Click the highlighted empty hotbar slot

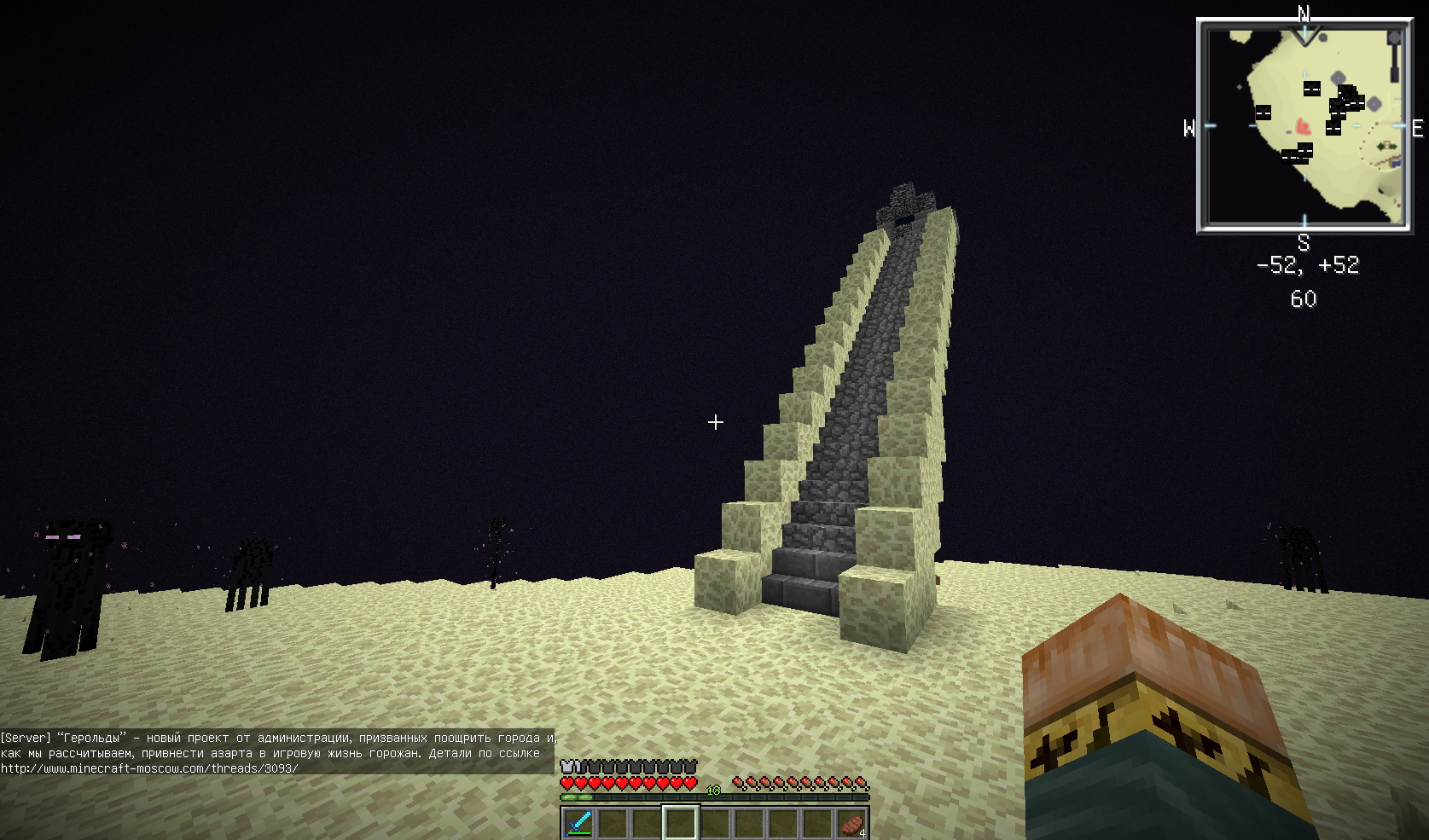pos(681,823)
